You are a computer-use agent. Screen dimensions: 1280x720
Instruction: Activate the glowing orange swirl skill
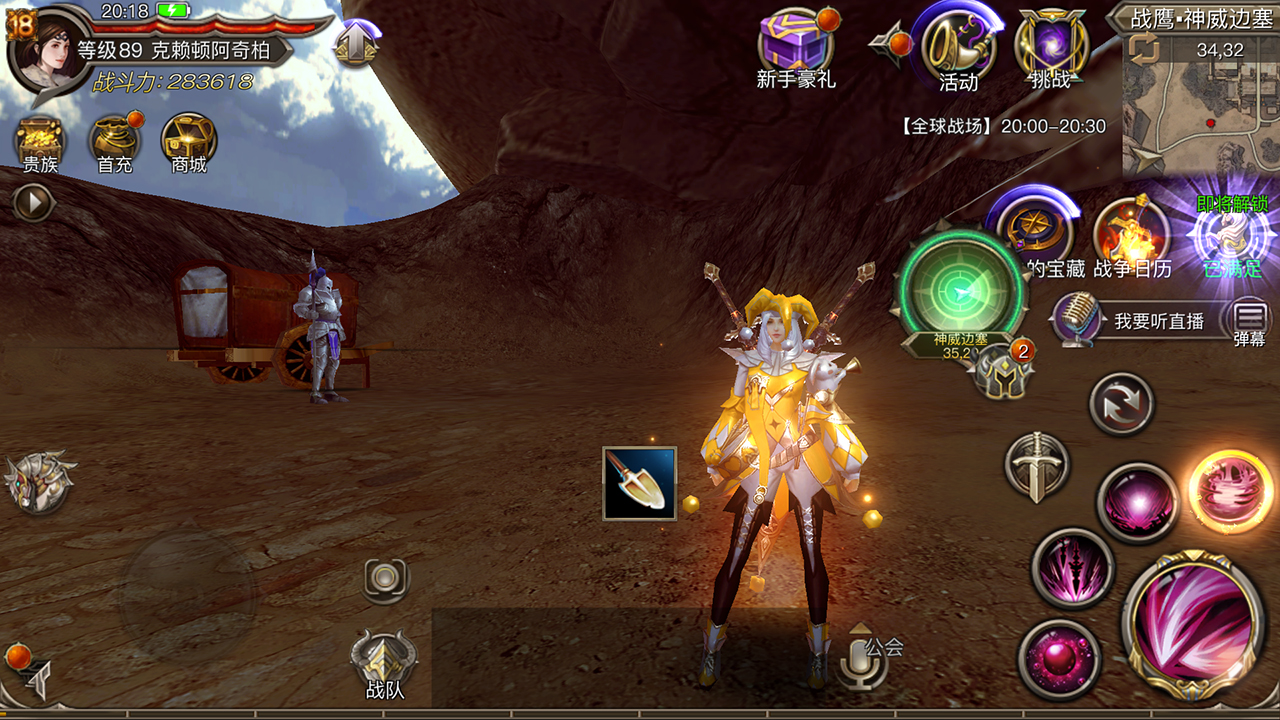1231,491
